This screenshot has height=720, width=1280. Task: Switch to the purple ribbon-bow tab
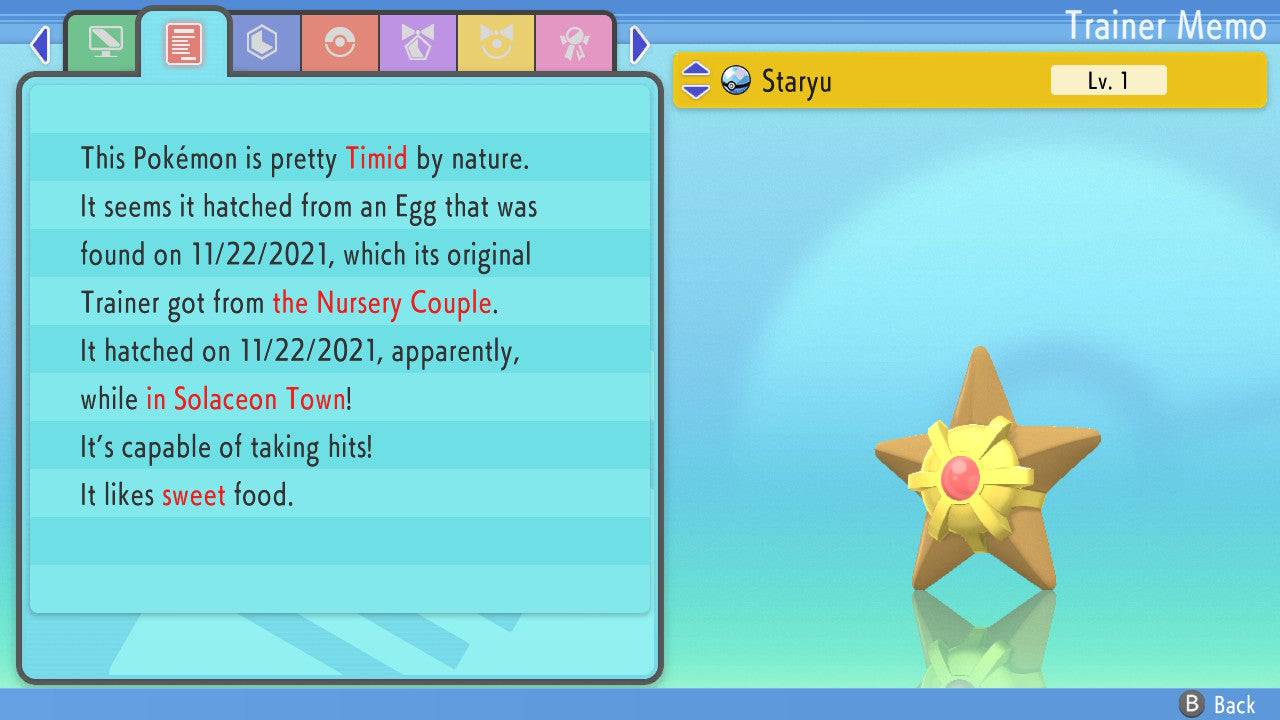[x=418, y=43]
